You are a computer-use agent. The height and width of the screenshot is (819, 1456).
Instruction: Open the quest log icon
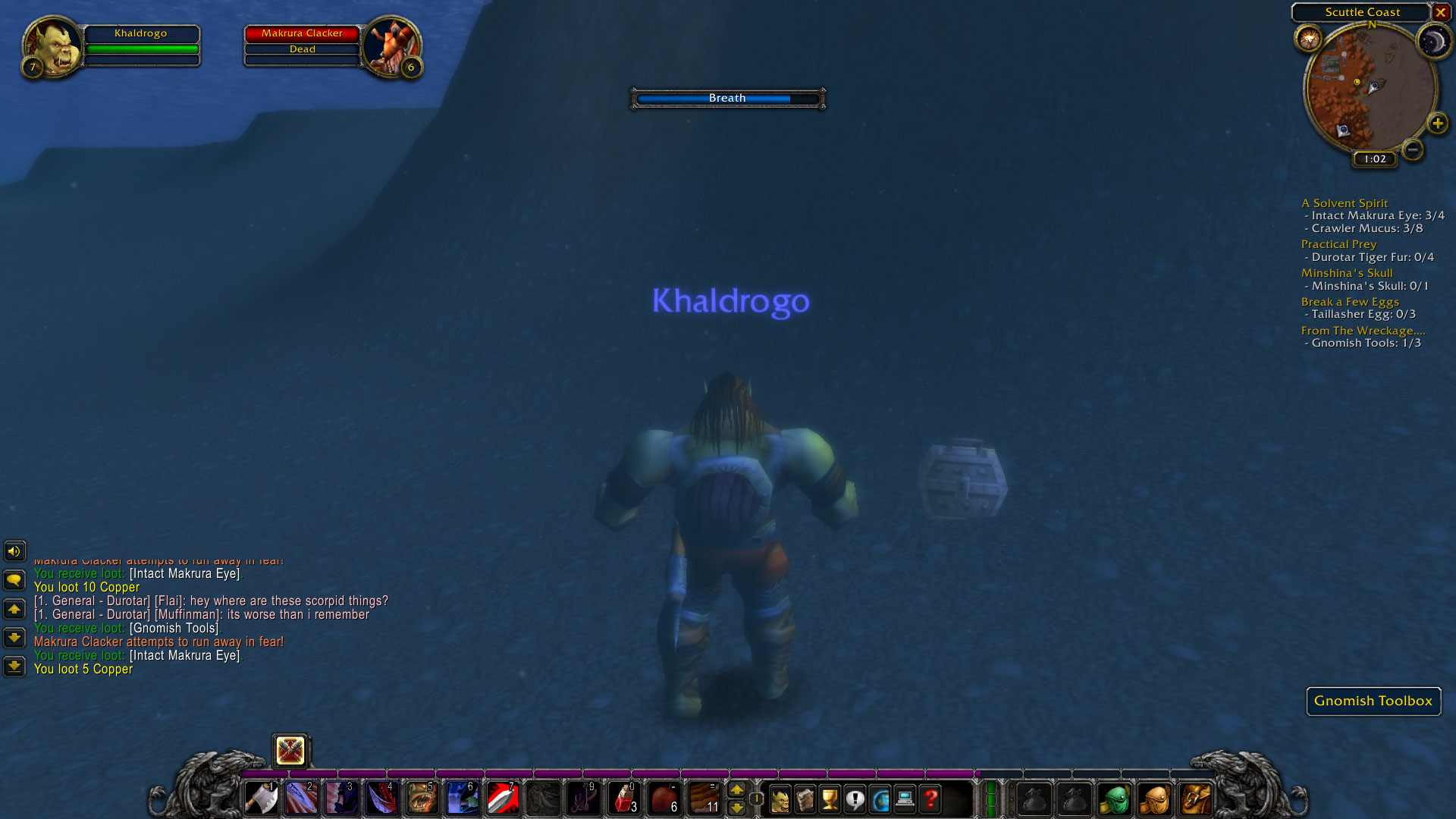855,799
